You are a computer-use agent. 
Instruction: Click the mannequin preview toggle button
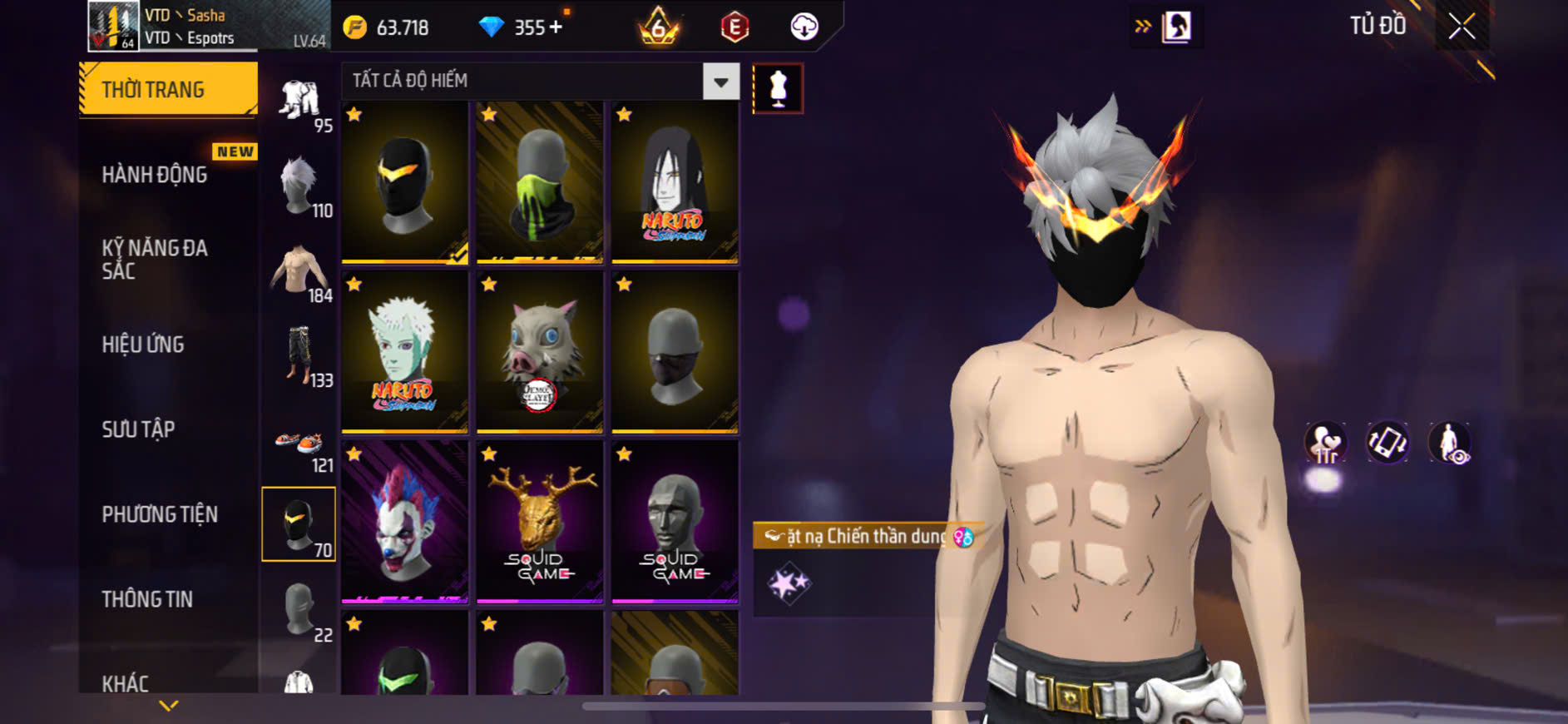click(778, 88)
